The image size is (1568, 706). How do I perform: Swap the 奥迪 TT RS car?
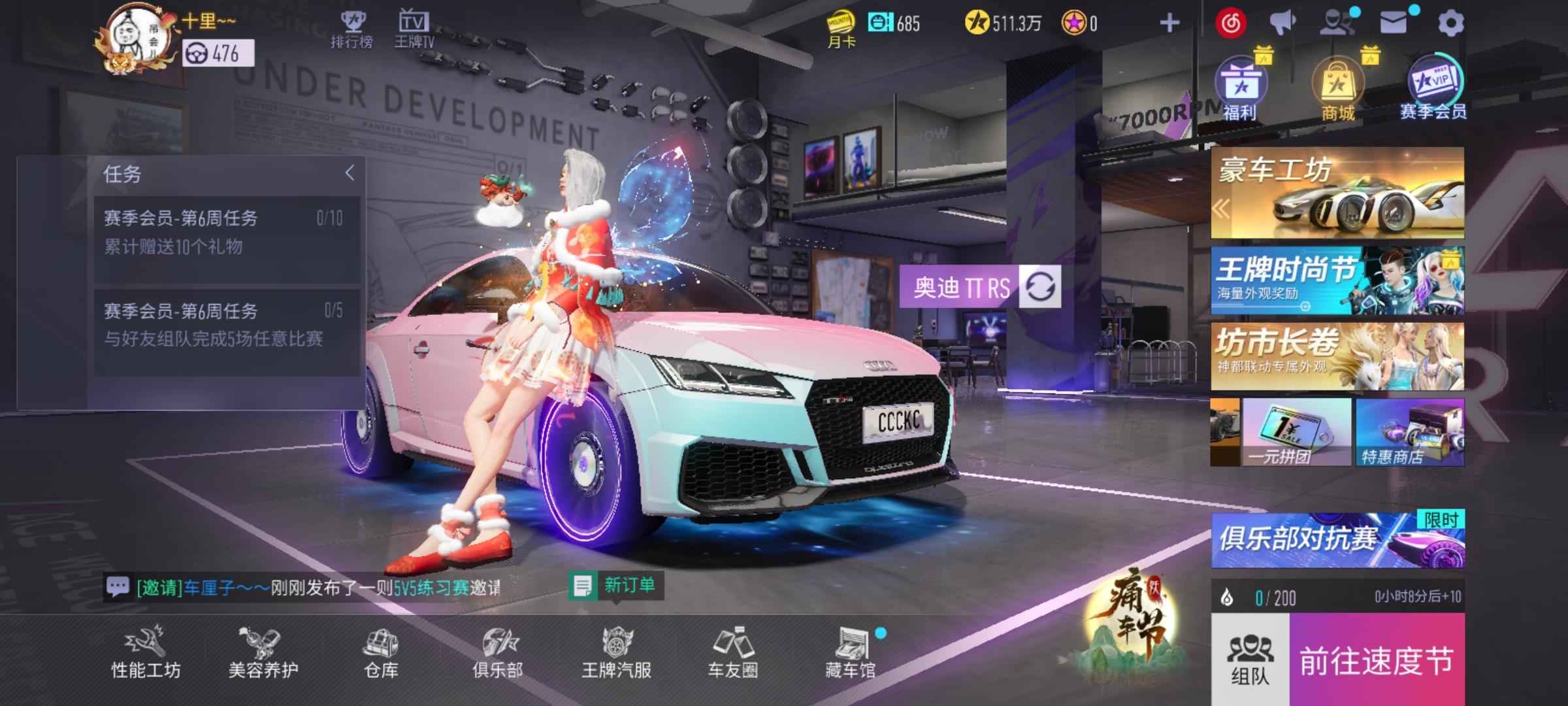tap(1040, 287)
